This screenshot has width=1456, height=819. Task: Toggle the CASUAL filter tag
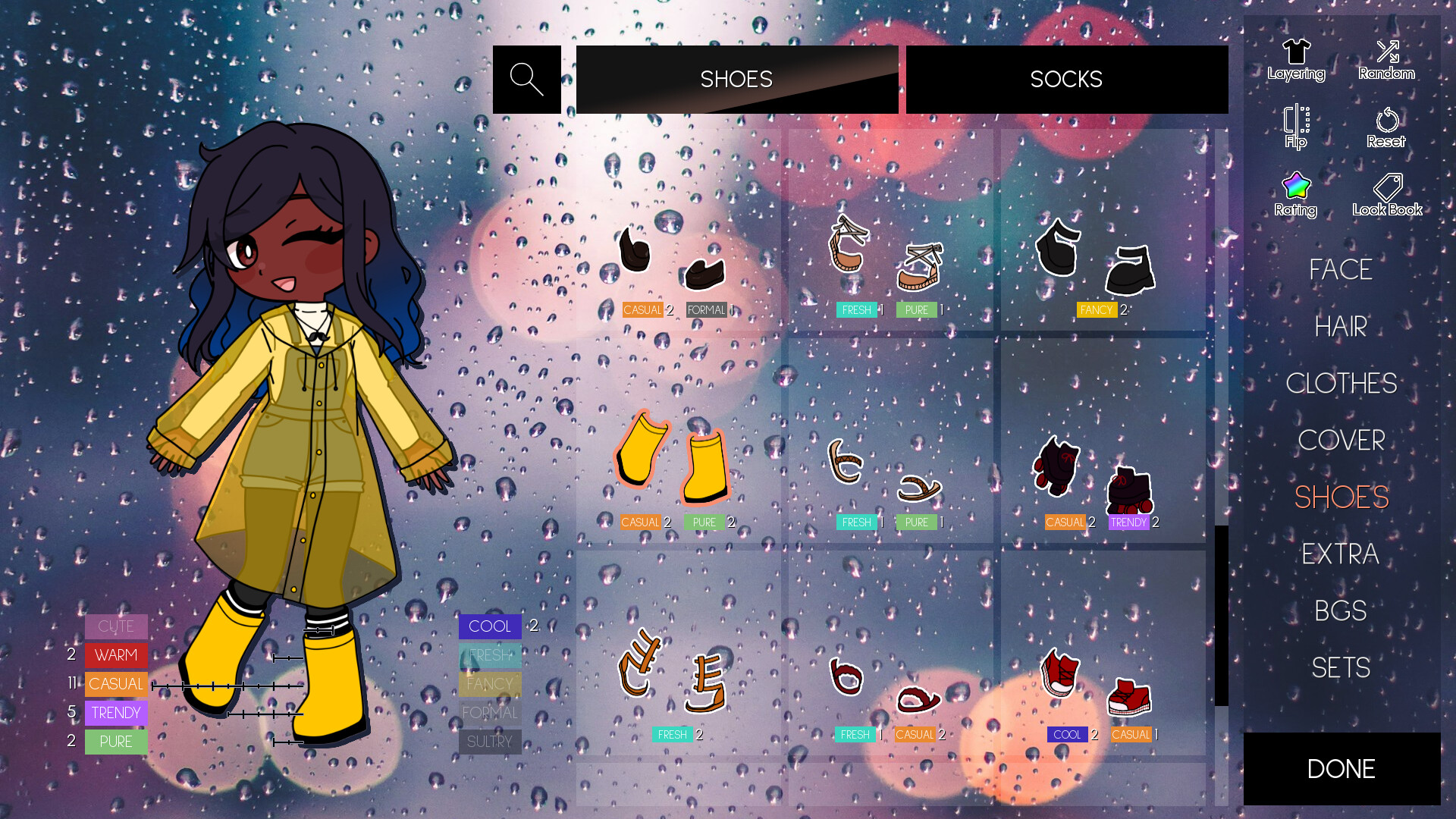tap(115, 683)
